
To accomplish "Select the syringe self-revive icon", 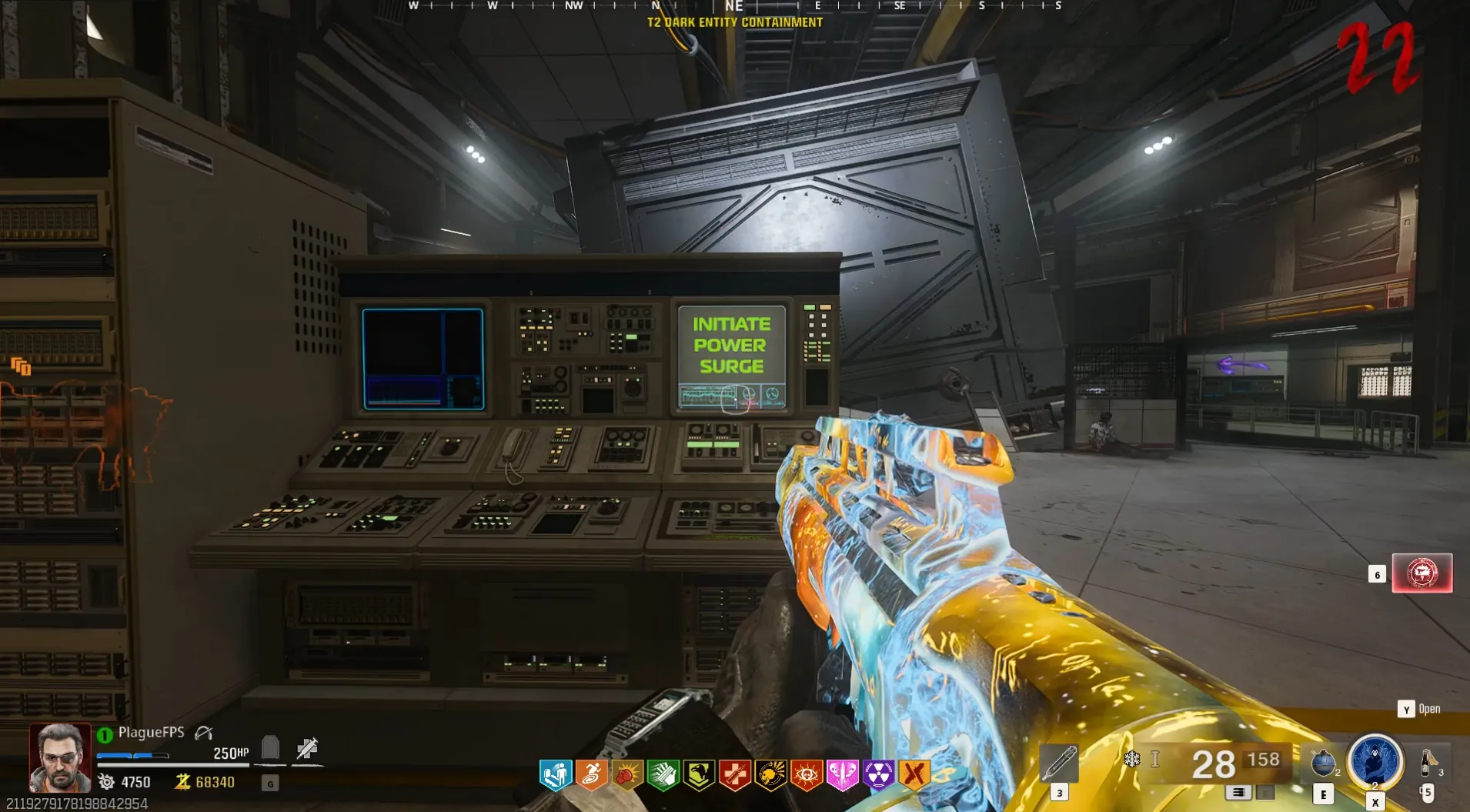I will coord(307,748).
